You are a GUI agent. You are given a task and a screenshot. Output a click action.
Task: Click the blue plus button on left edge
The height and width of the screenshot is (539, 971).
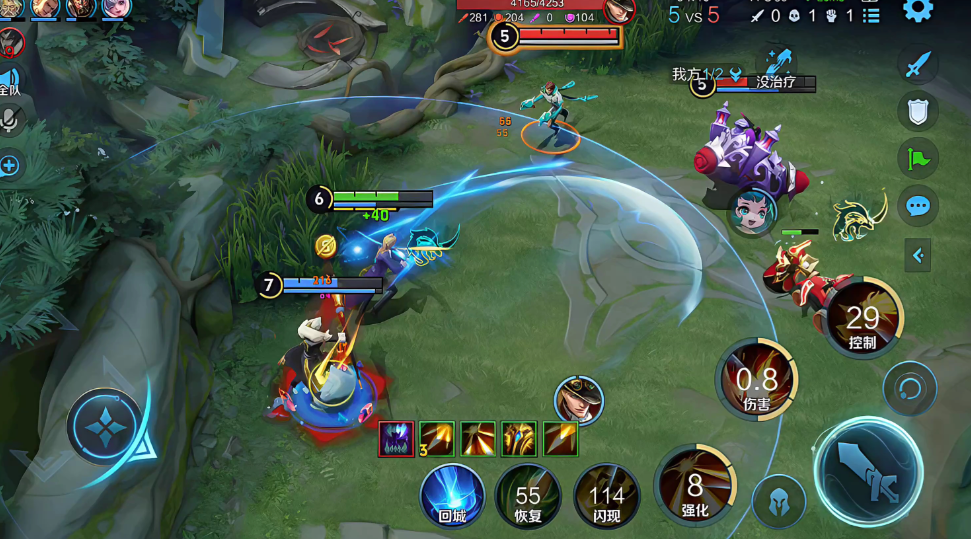[x=10, y=166]
